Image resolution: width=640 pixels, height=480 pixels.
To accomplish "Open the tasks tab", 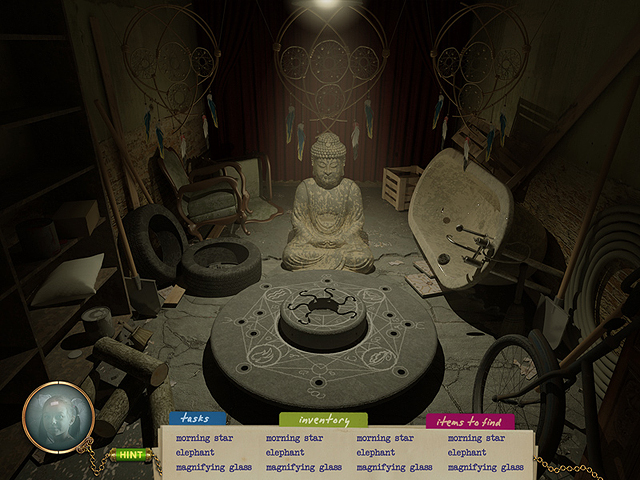I will coord(197,420).
